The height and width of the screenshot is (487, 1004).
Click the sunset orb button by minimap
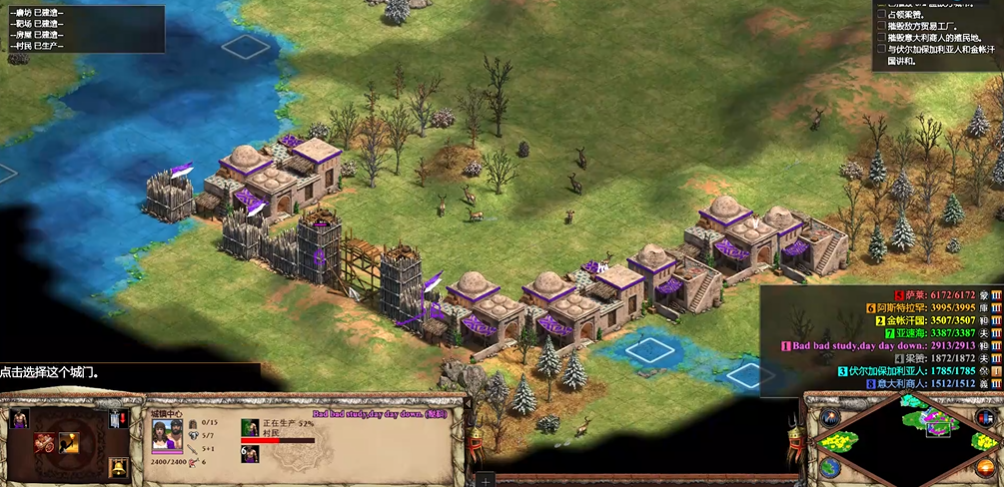[986, 467]
